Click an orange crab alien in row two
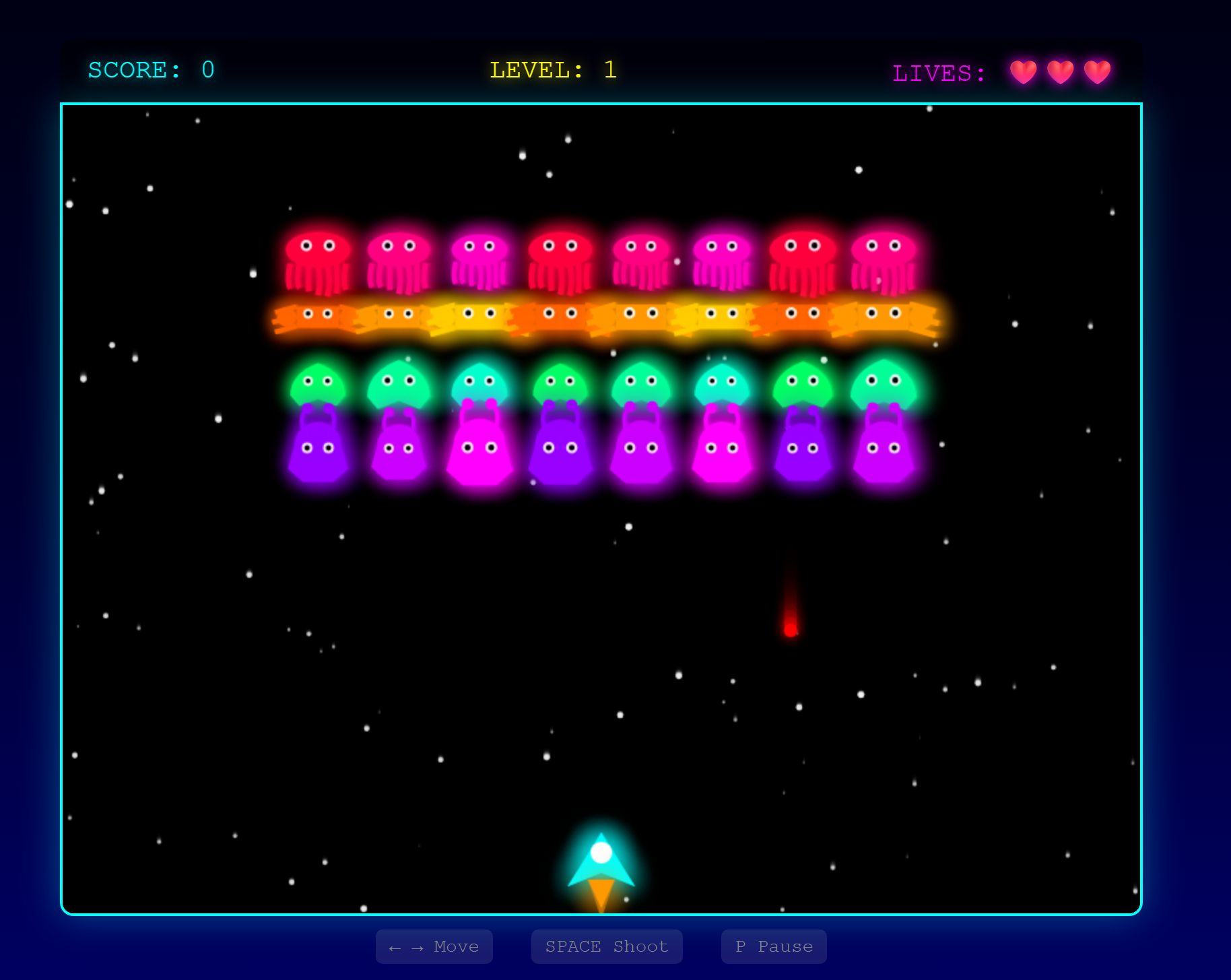Screen dimensions: 1231x980 (399, 317)
